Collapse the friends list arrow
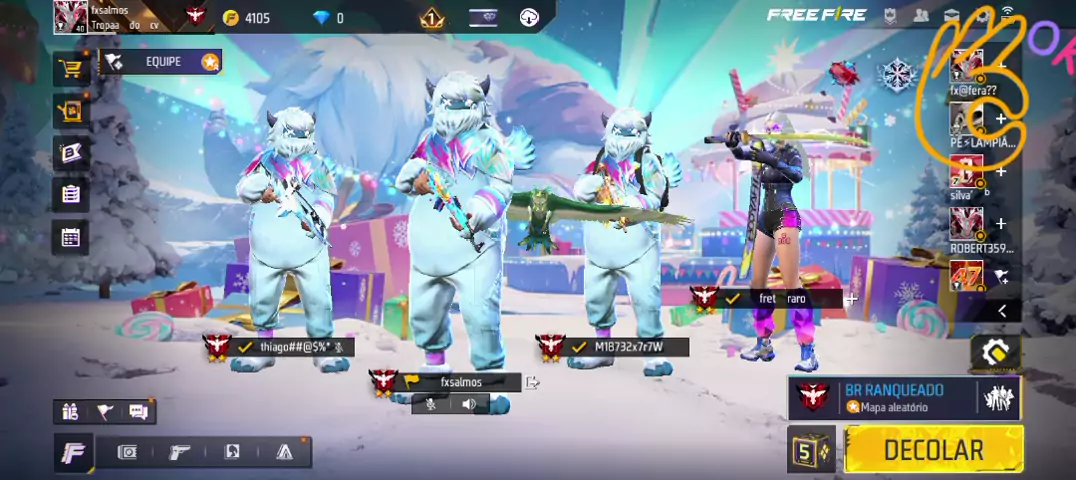The width and height of the screenshot is (1076, 480). coord(1002,311)
